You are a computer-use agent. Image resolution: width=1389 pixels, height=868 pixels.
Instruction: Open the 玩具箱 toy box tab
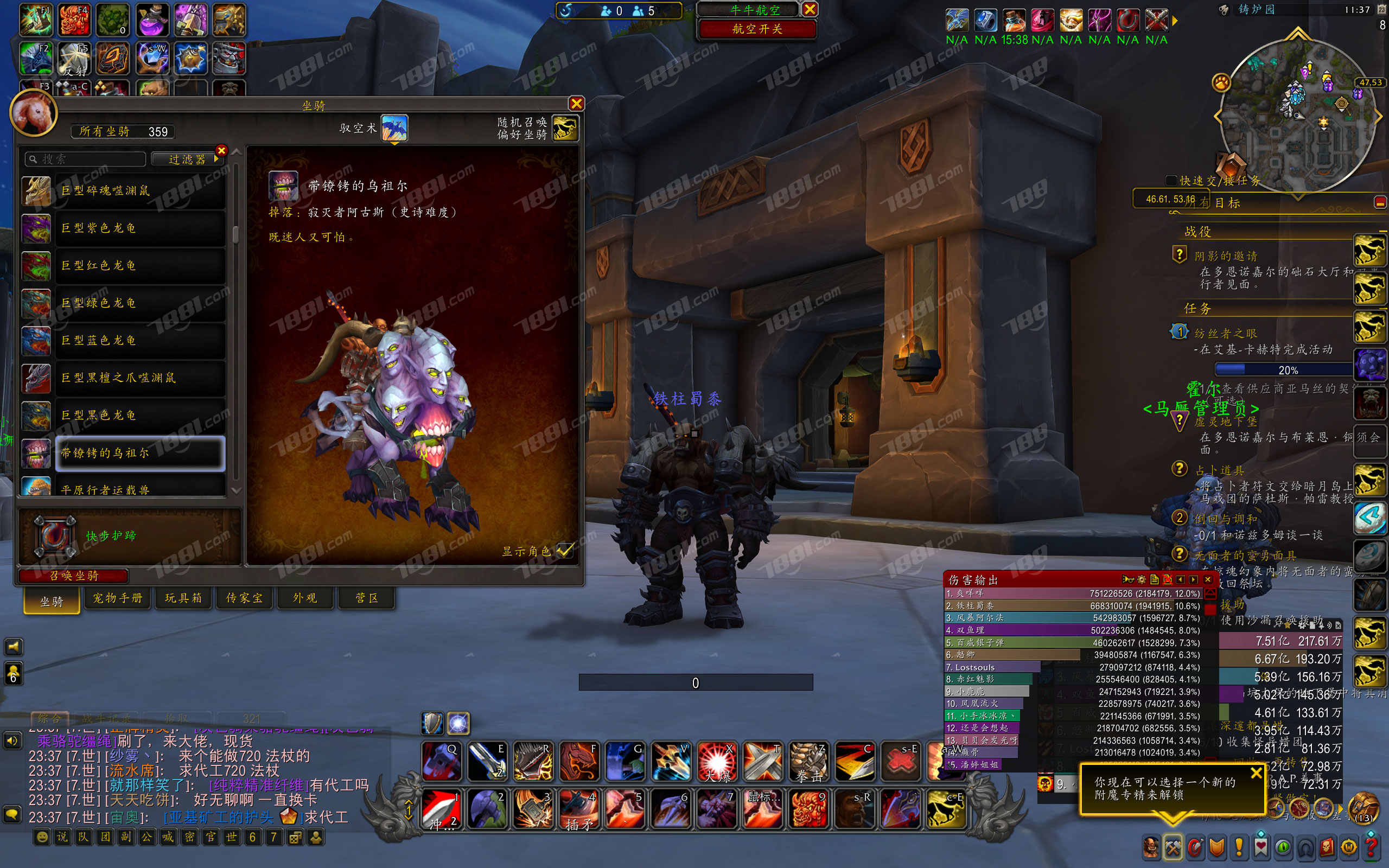pos(183,598)
